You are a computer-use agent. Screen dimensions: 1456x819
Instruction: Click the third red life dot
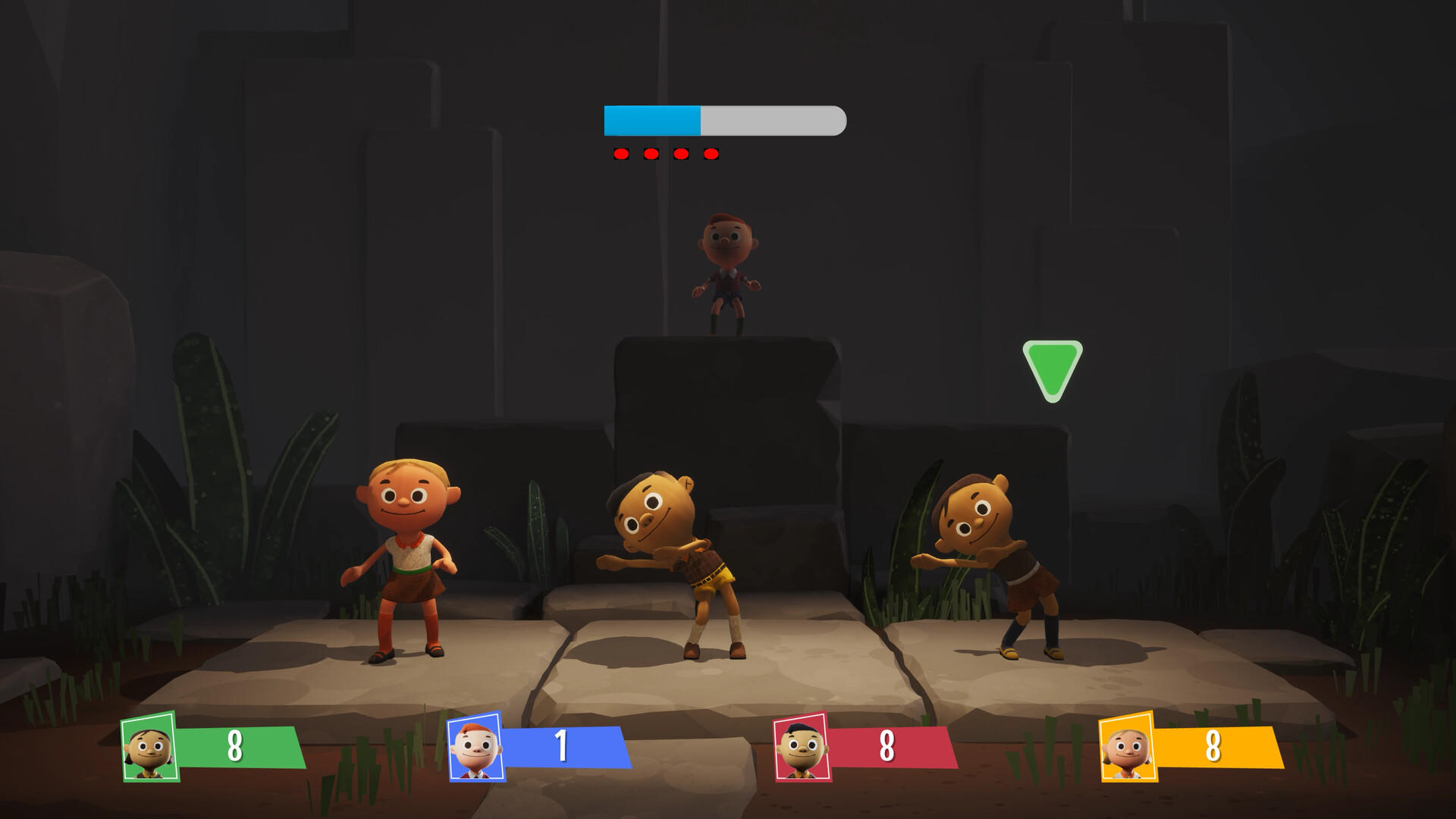click(x=680, y=153)
